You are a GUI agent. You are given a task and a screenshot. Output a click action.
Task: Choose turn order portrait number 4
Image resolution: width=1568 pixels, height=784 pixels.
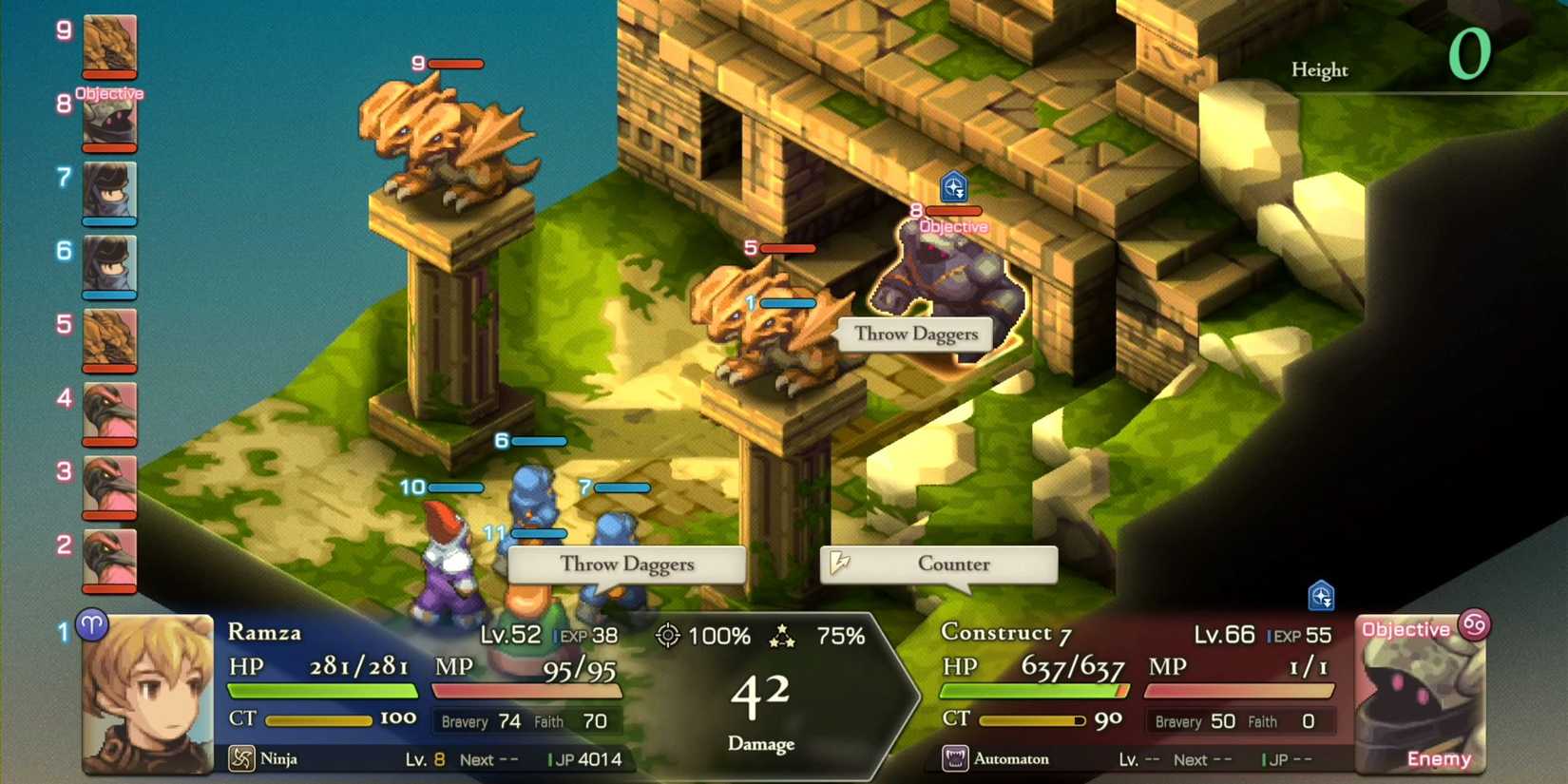pyautogui.click(x=109, y=412)
